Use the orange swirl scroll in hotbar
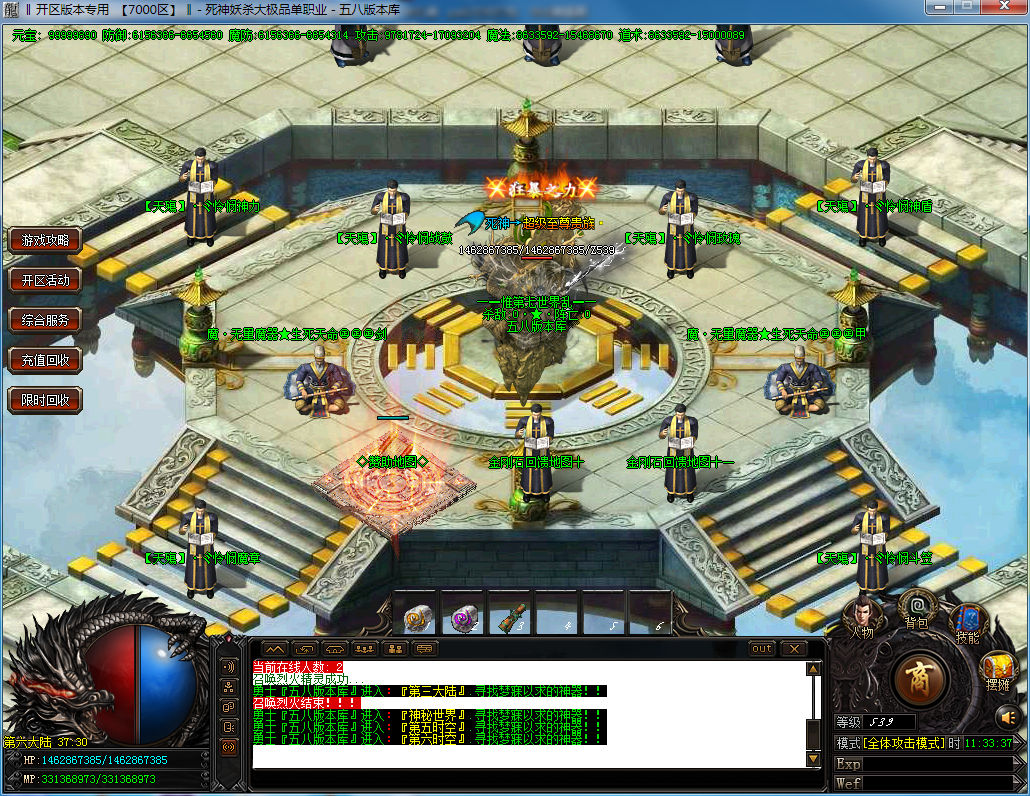This screenshot has width=1030, height=796. click(x=418, y=619)
